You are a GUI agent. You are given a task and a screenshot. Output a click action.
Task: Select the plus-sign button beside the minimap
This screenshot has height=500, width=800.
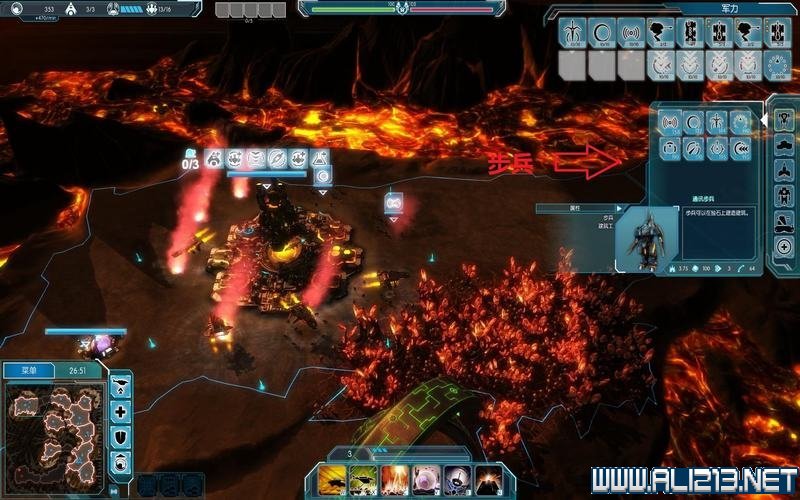(x=121, y=411)
